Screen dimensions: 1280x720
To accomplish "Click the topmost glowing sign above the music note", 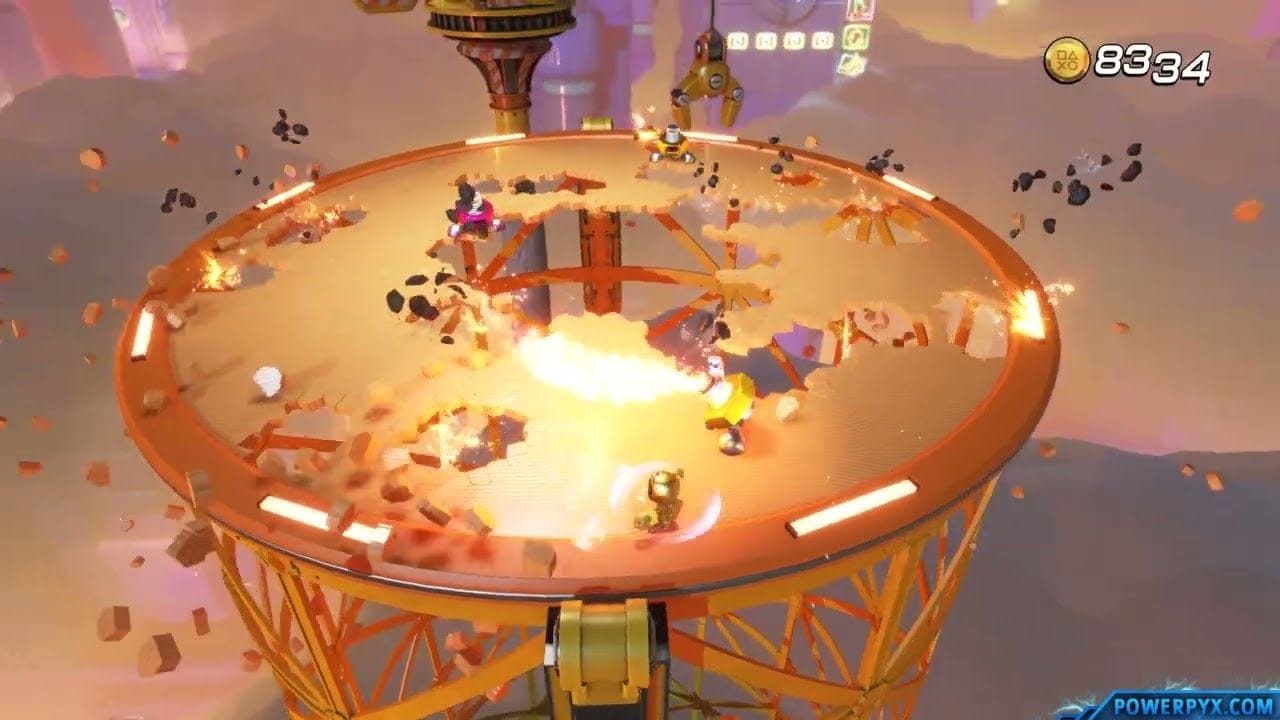I will tap(860, 7).
